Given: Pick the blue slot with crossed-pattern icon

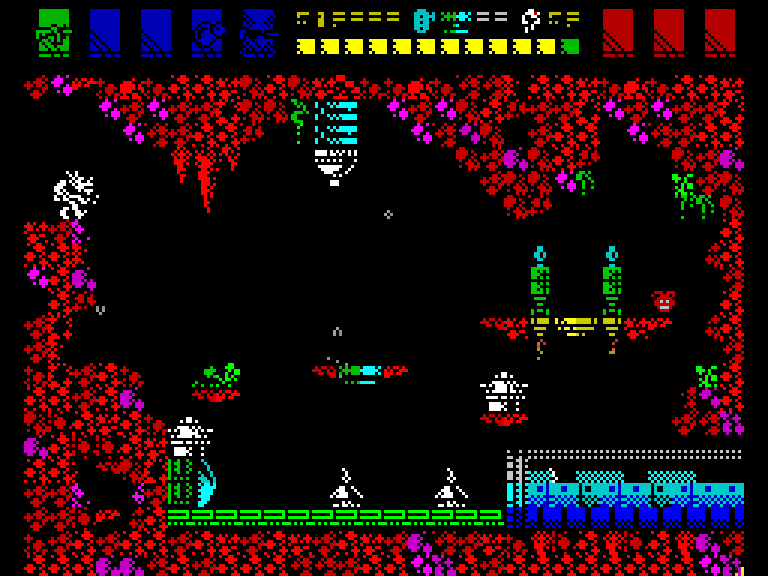Looking at the screenshot, I should point(258,32).
